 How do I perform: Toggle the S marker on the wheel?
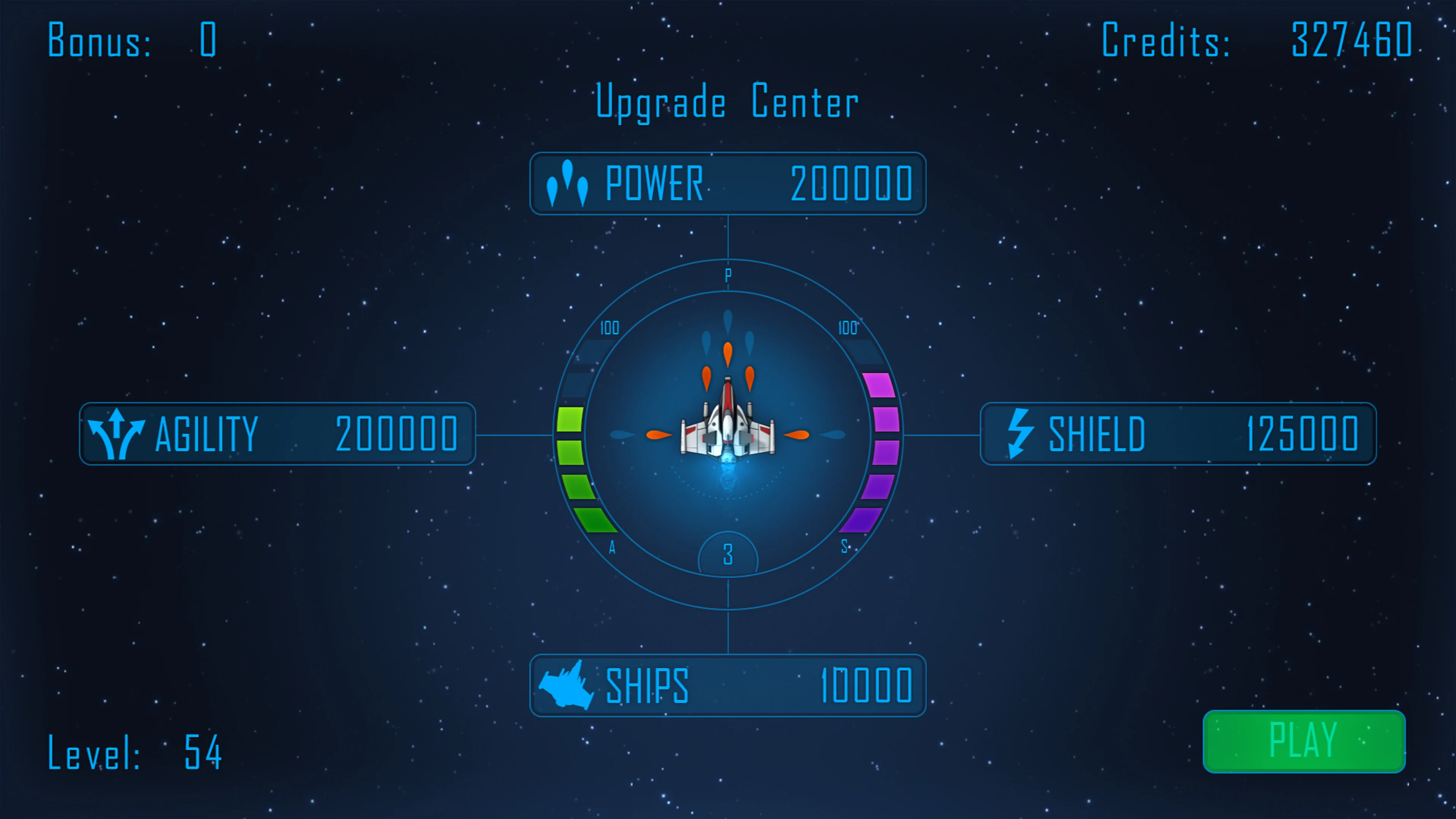844,546
